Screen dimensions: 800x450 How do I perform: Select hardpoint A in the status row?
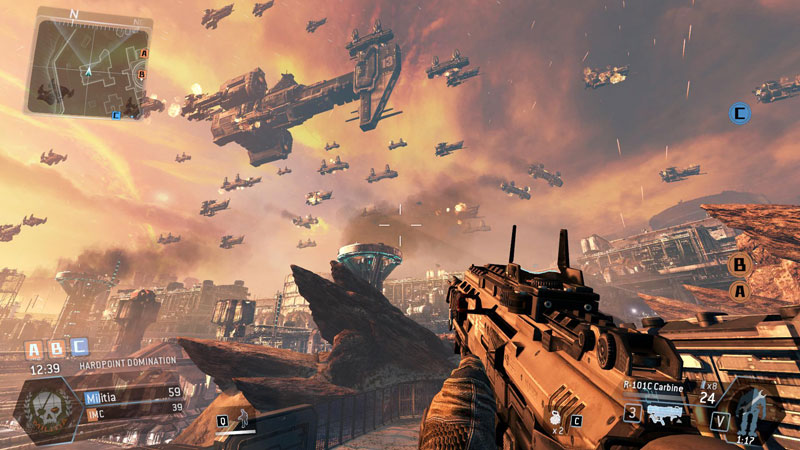(x=33, y=348)
